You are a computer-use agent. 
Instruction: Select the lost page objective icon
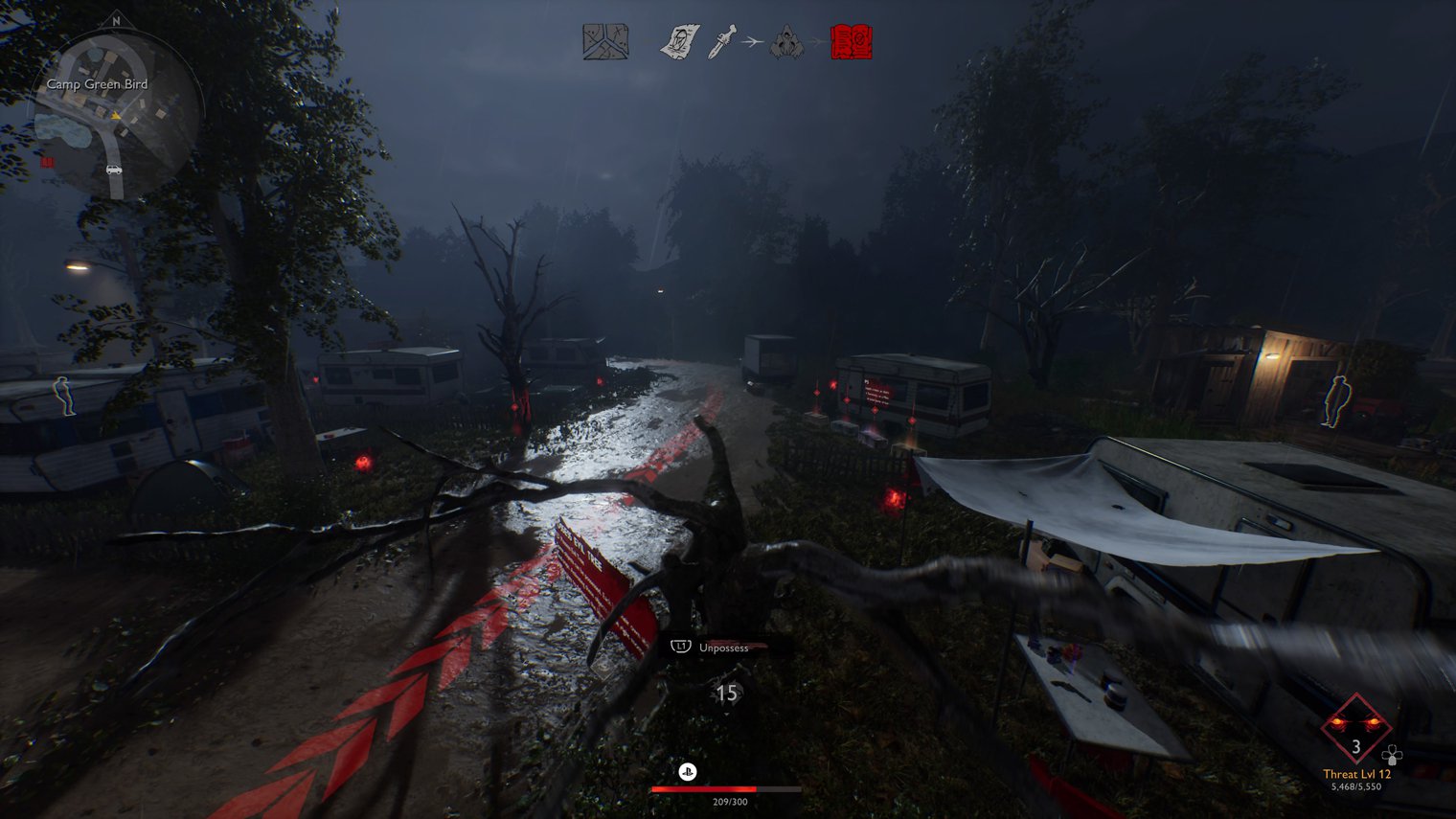point(679,42)
